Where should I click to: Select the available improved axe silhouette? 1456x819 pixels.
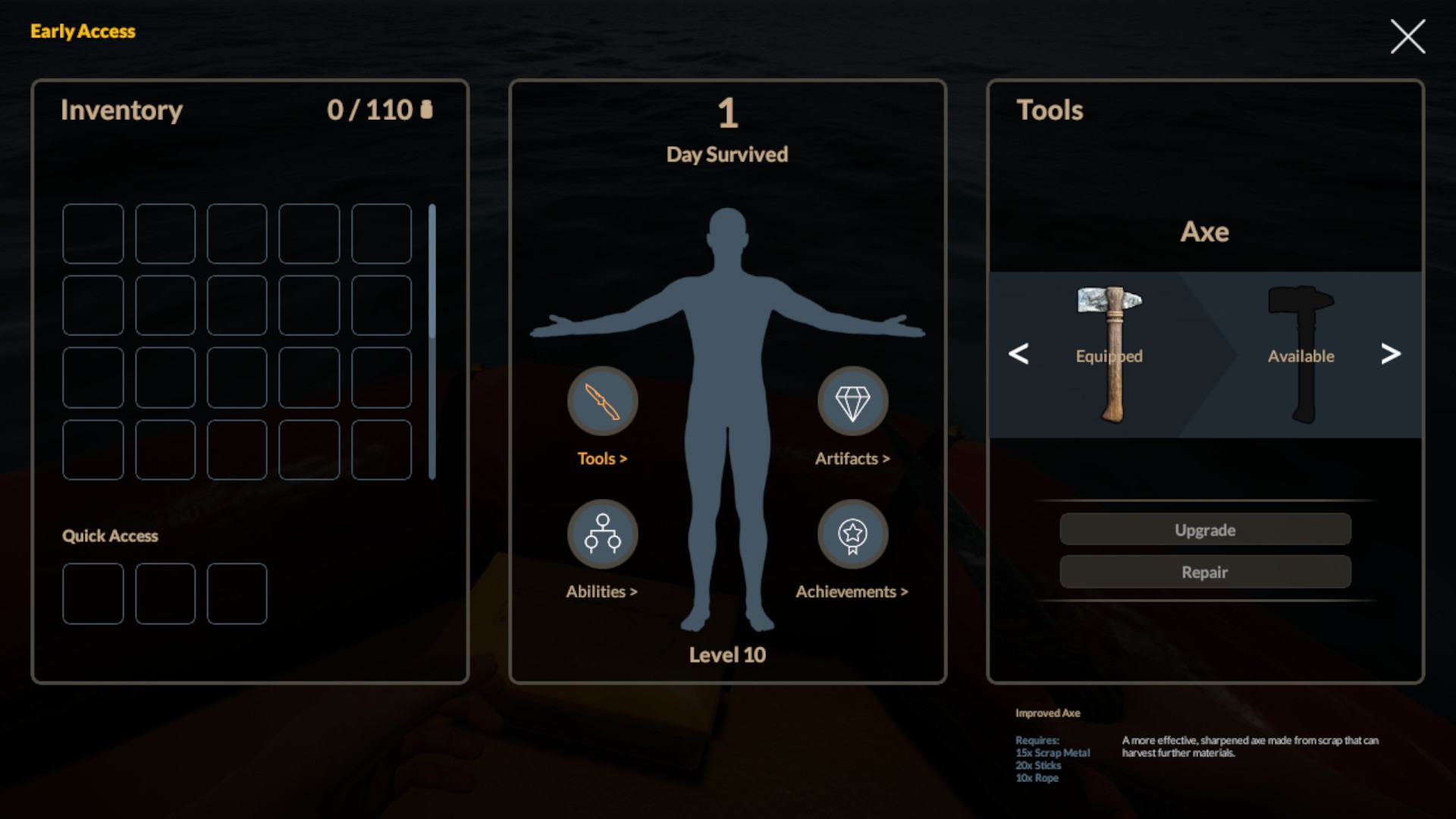[1302, 354]
